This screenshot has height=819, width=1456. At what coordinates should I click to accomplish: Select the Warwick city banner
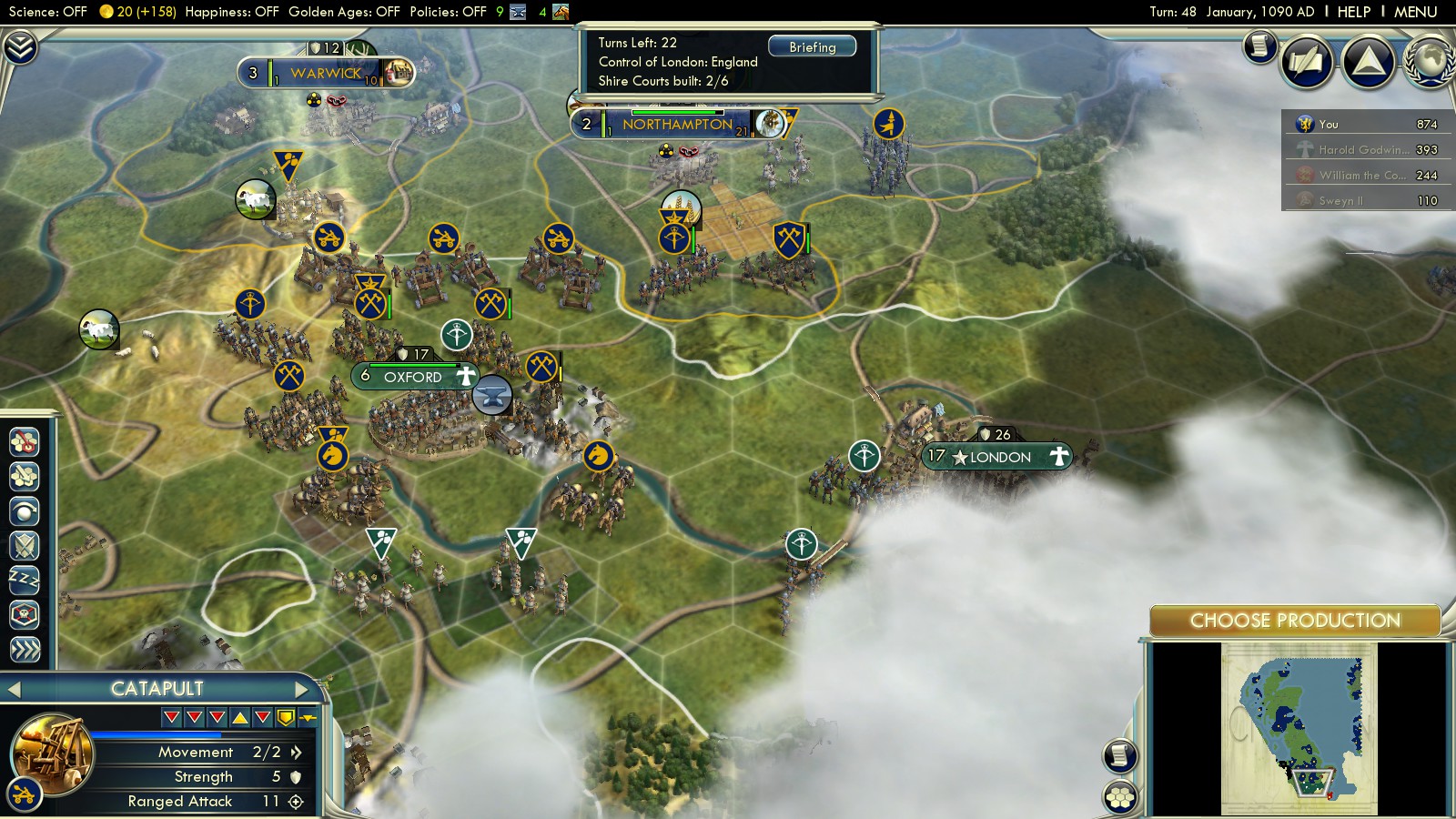point(326,73)
